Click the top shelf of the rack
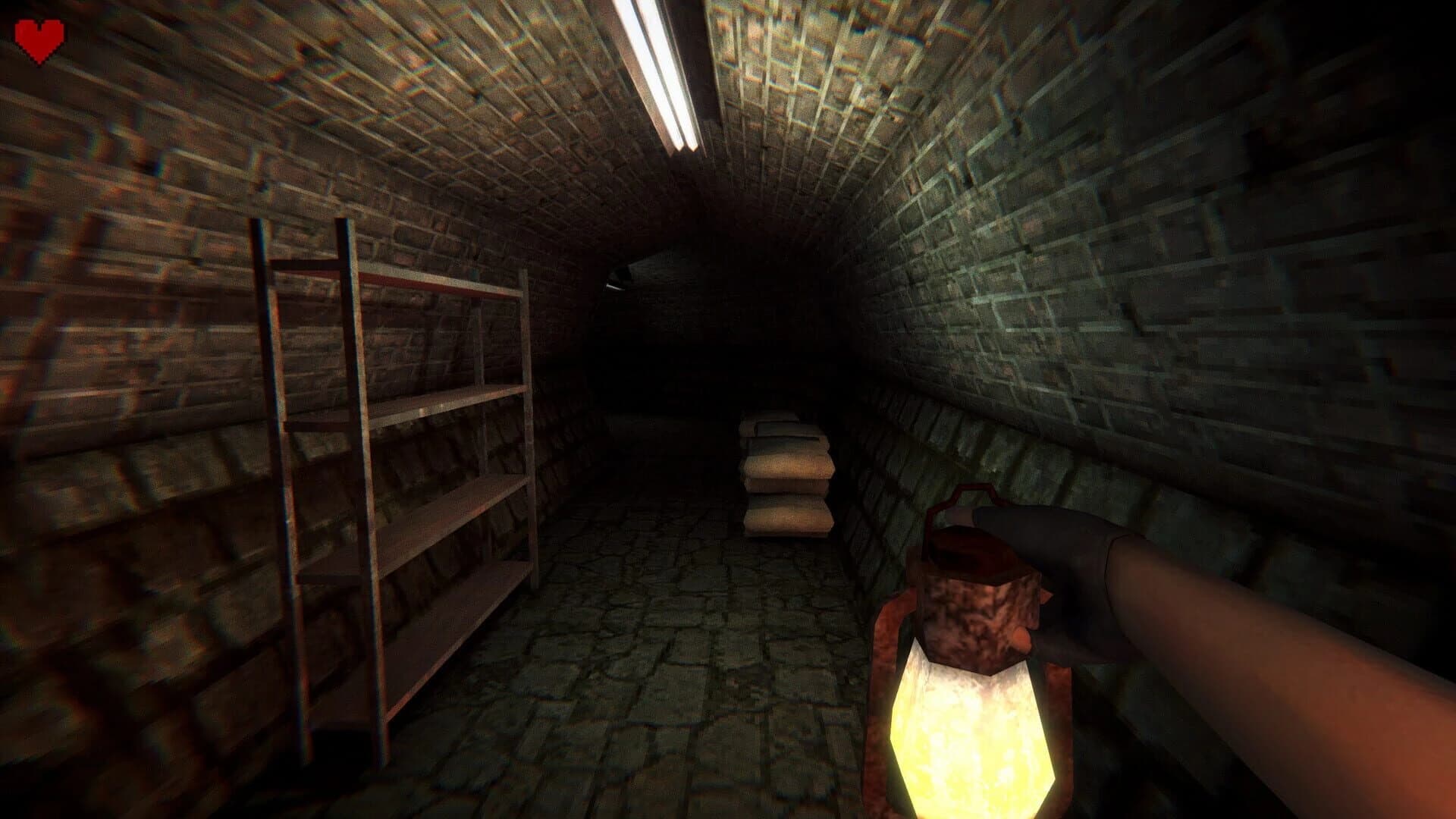The image size is (1456, 819). (x=425, y=281)
